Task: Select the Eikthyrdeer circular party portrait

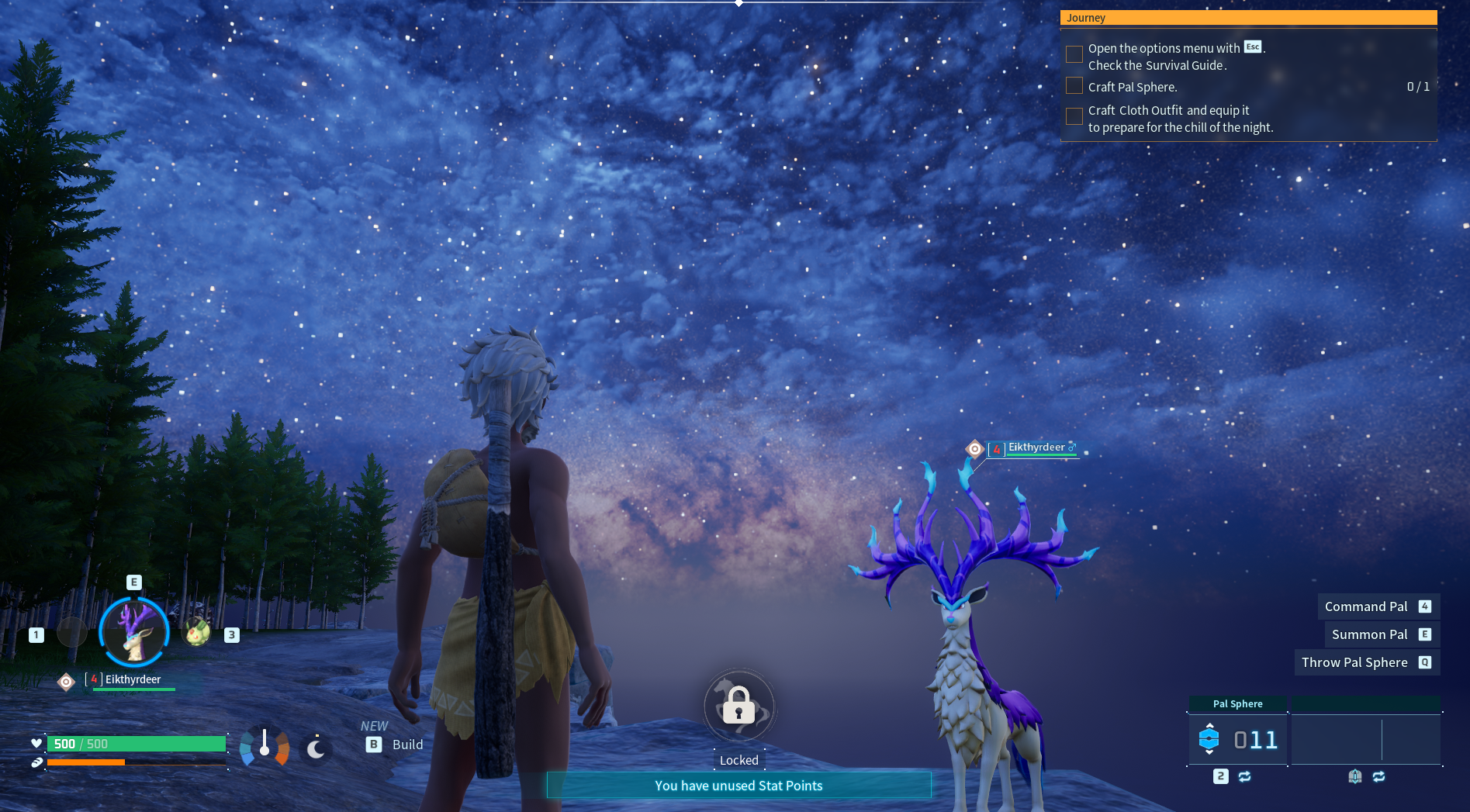Action: [134, 632]
